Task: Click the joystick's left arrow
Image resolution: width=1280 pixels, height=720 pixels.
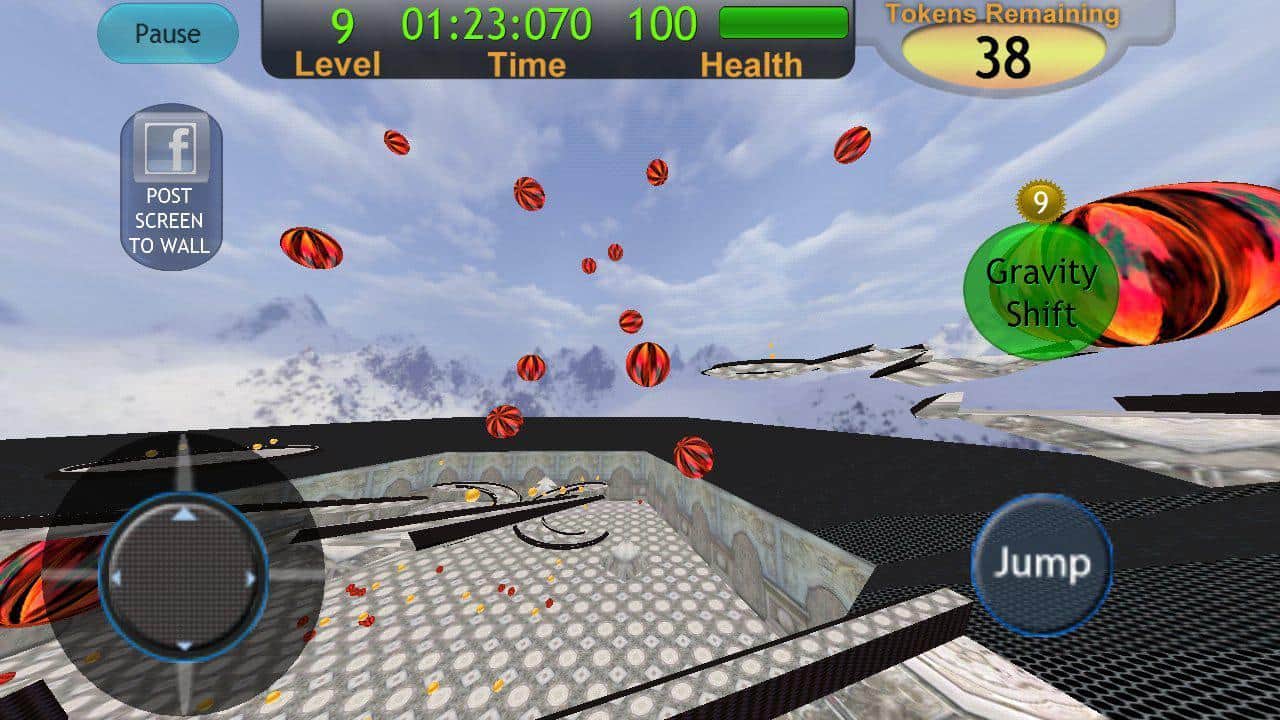Action: [x=117, y=578]
